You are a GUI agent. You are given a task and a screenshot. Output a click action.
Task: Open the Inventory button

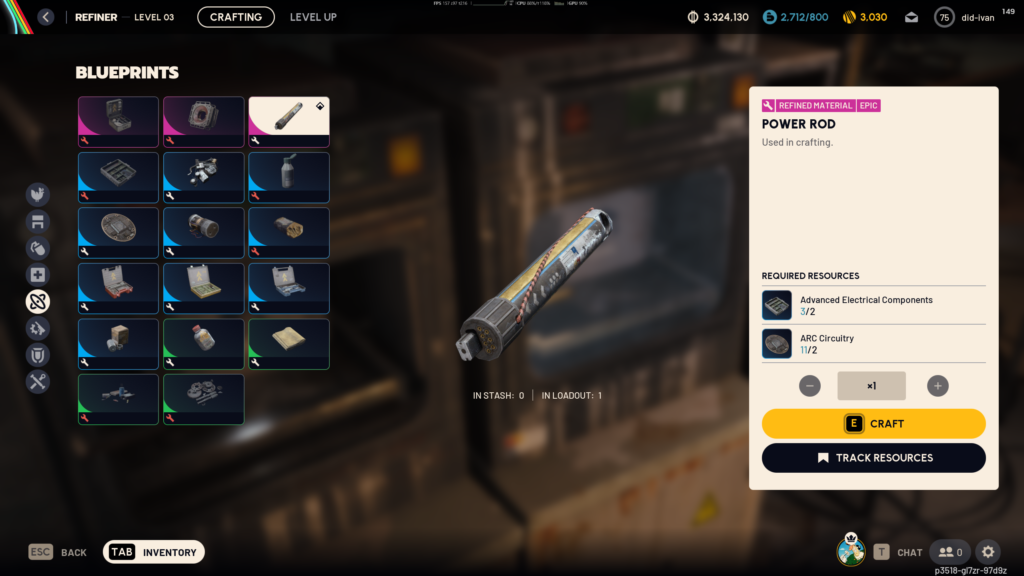click(x=154, y=552)
